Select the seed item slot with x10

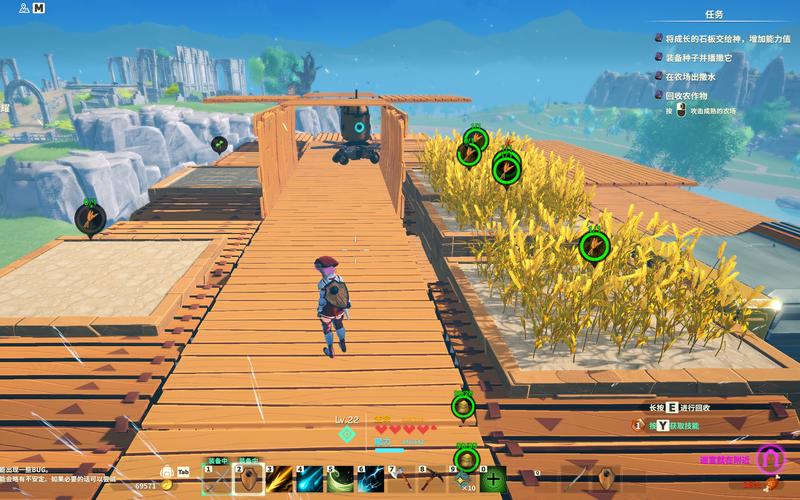(x=463, y=482)
